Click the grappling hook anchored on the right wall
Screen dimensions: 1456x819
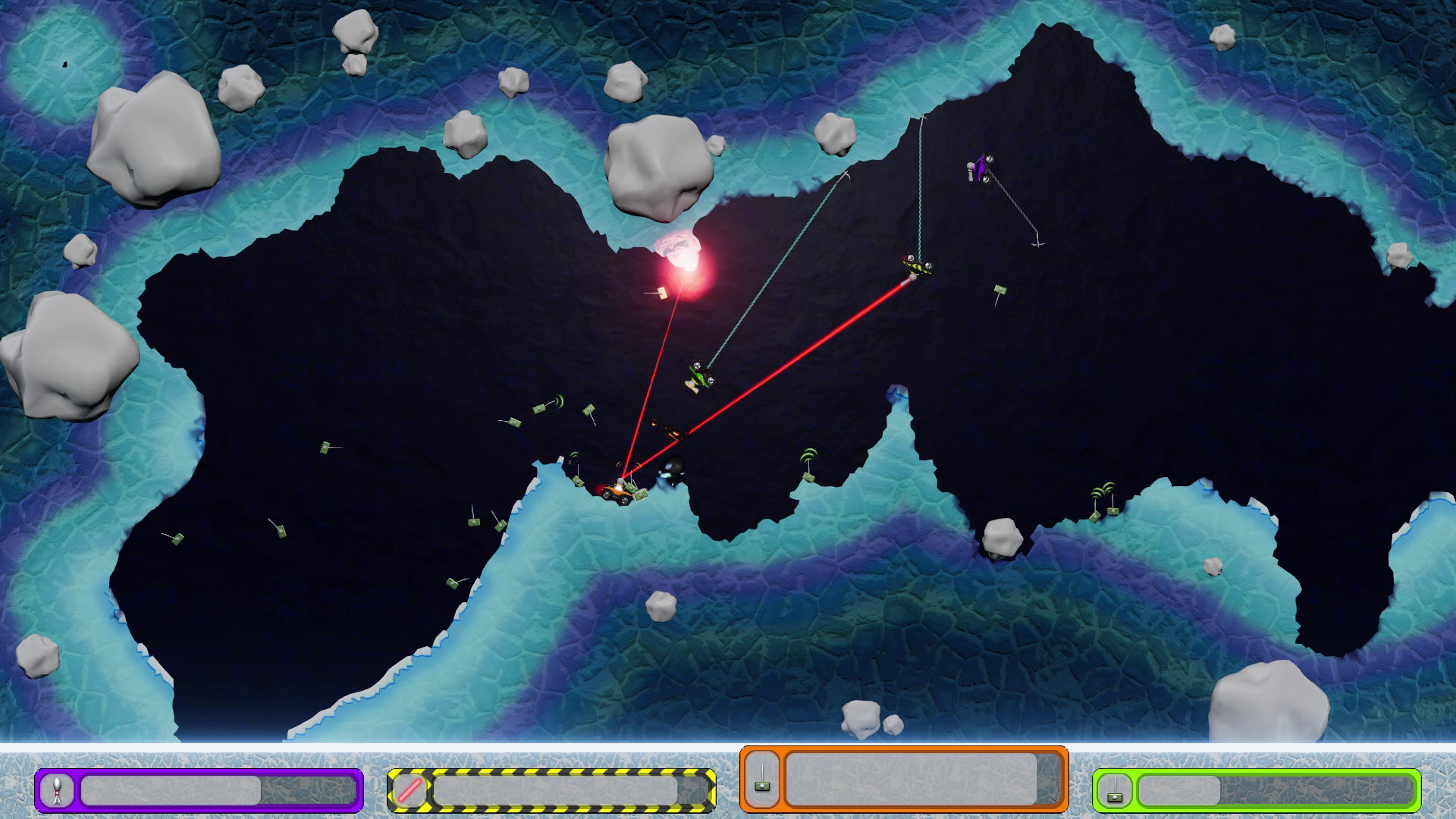click(1039, 244)
